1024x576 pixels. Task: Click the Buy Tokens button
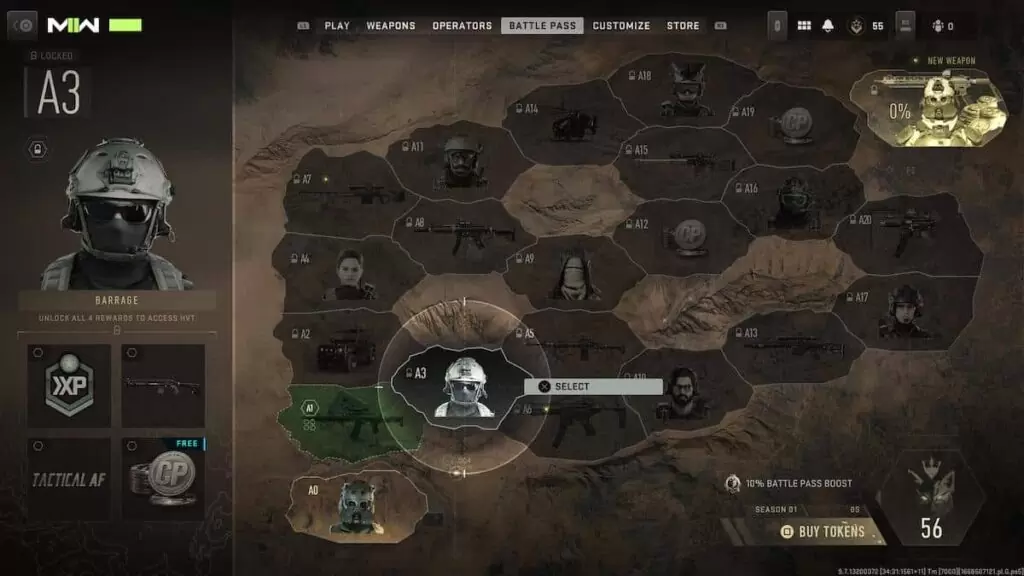point(822,531)
